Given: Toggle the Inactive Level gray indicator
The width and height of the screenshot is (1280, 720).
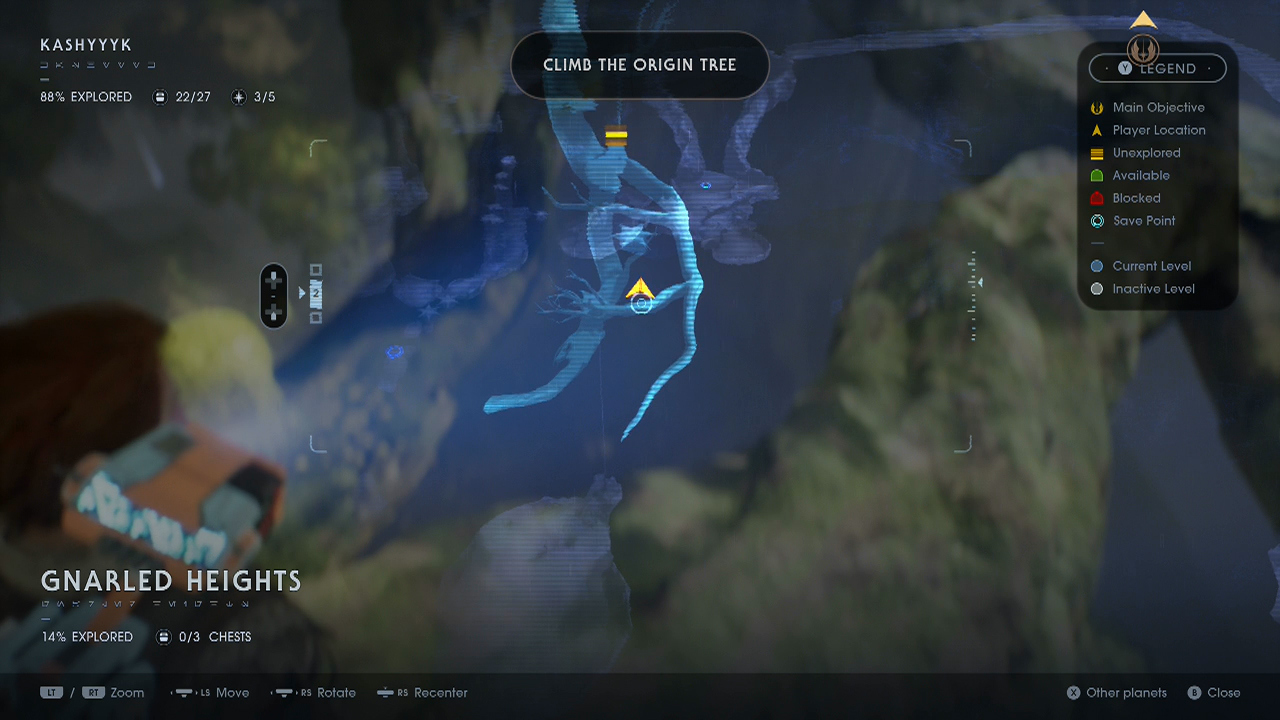Looking at the screenshot, I should [x=1098, y=288].
